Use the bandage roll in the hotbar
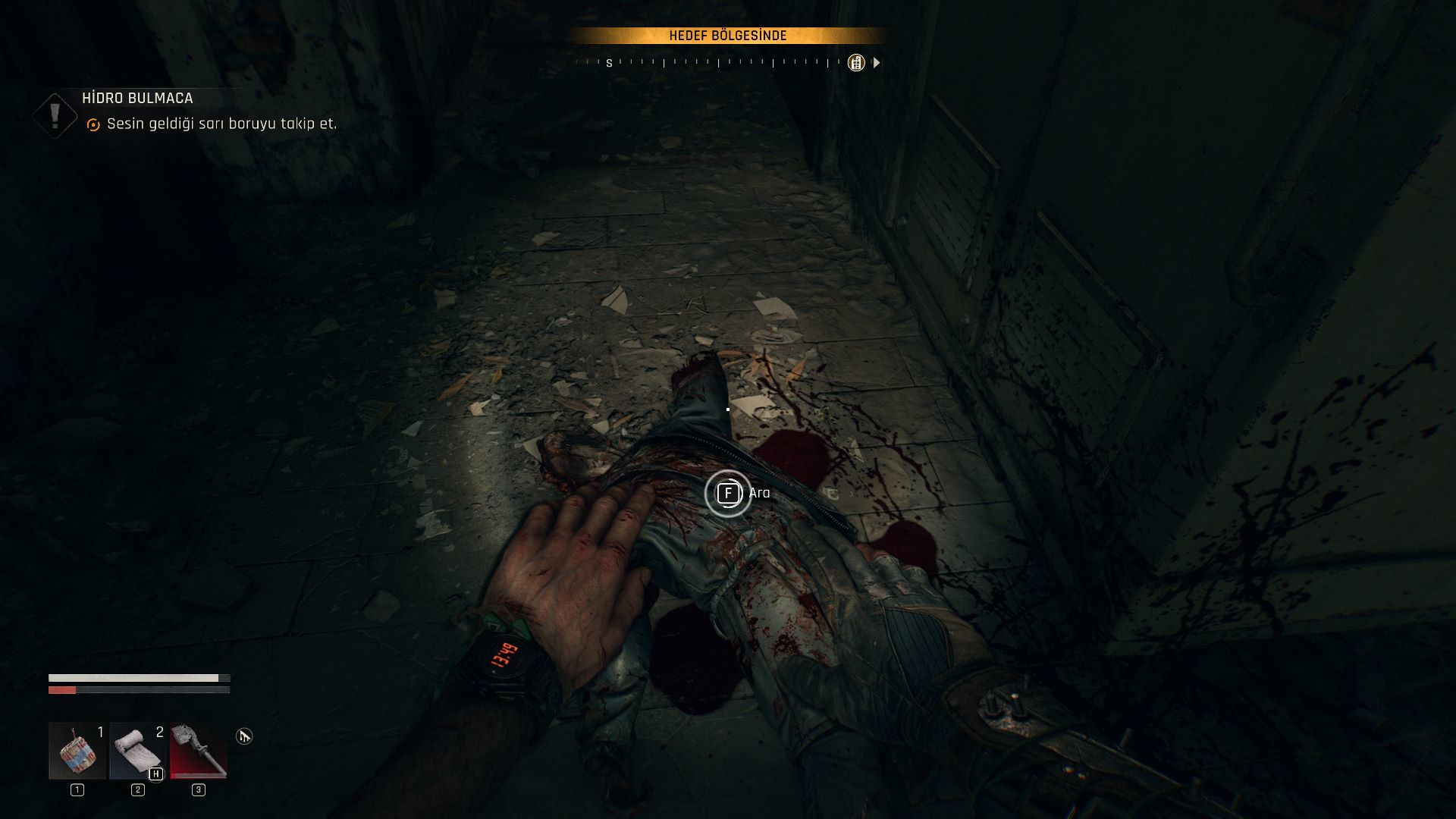This screenshot has width=1456, height=819. coord(137,751)
